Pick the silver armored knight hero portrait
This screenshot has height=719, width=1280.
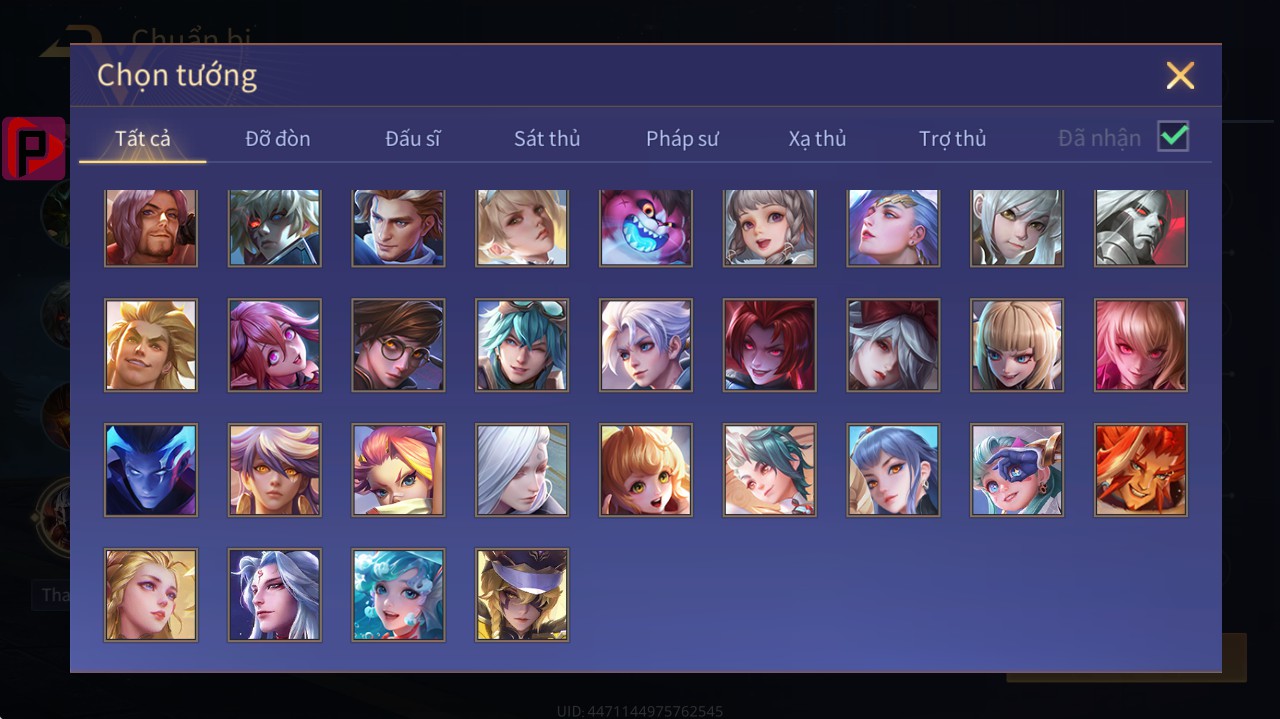coord(1141,228)
